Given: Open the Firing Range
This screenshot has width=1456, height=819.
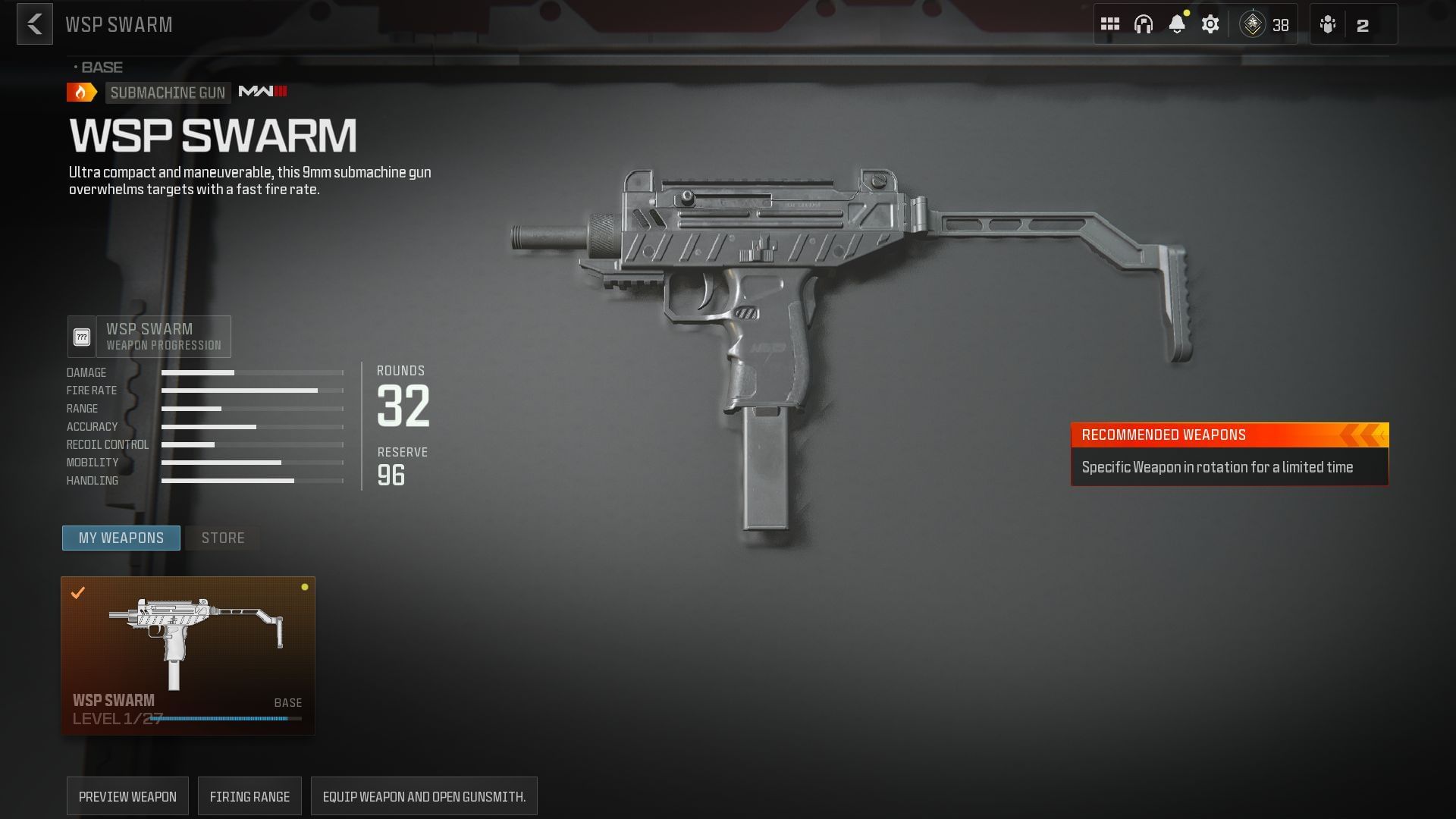Looking at the screenshot, I should pyautogui.click(x=249, y=795).
